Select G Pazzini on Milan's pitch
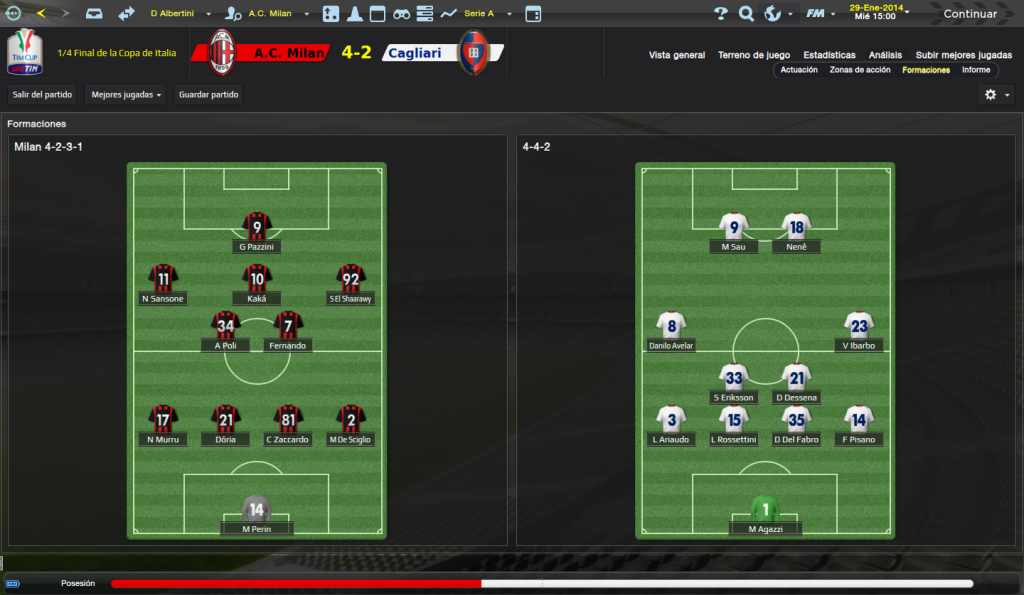Viewport: 1024px width, 595px height. [x=257, y=228]
